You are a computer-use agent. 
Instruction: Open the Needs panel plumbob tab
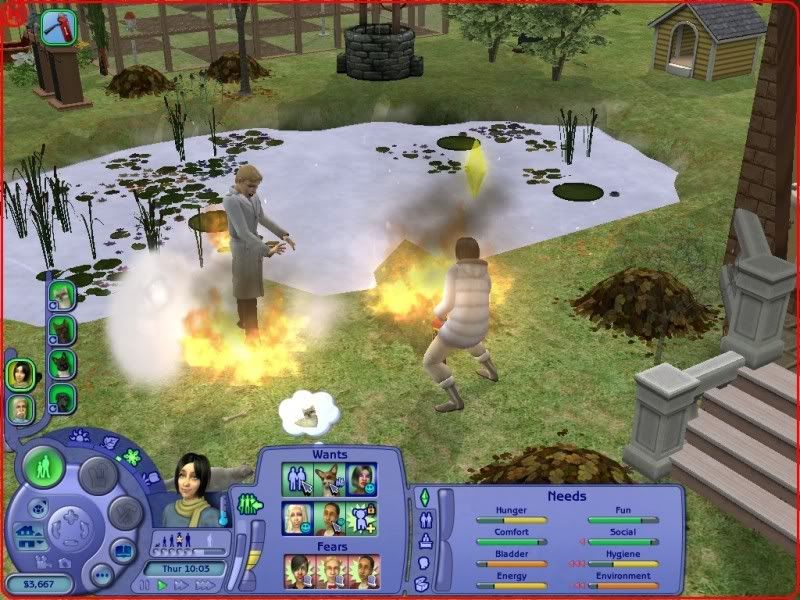pyautogui.click(x=423, y=497)
